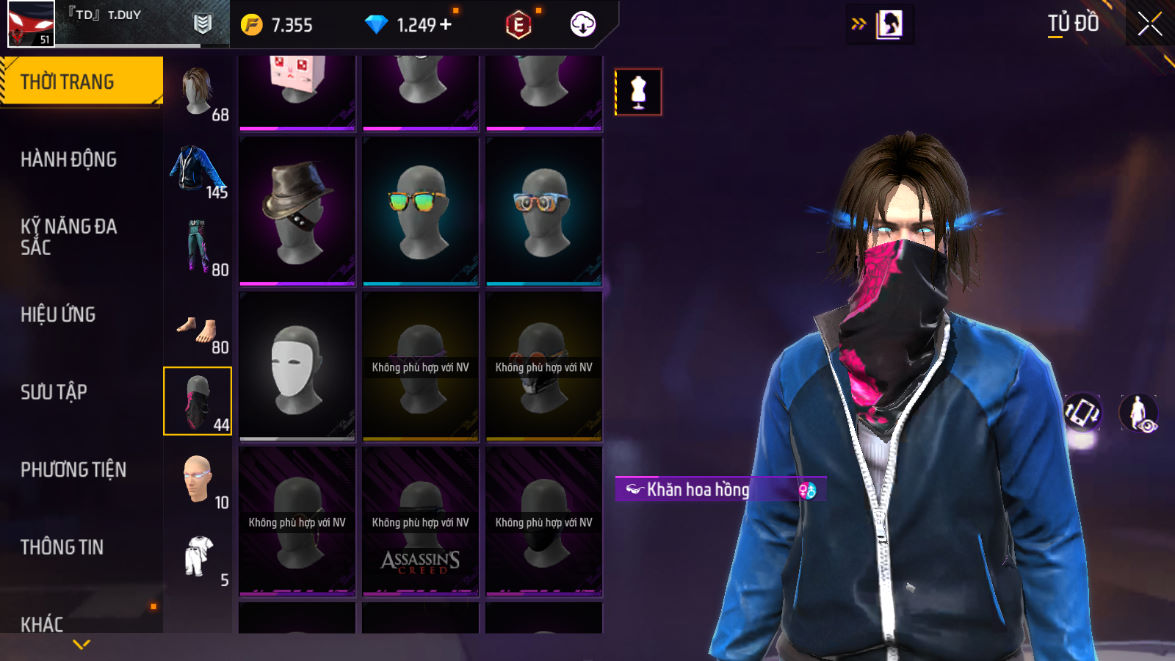Choose the bare feet shoes category

click(198, 326)
